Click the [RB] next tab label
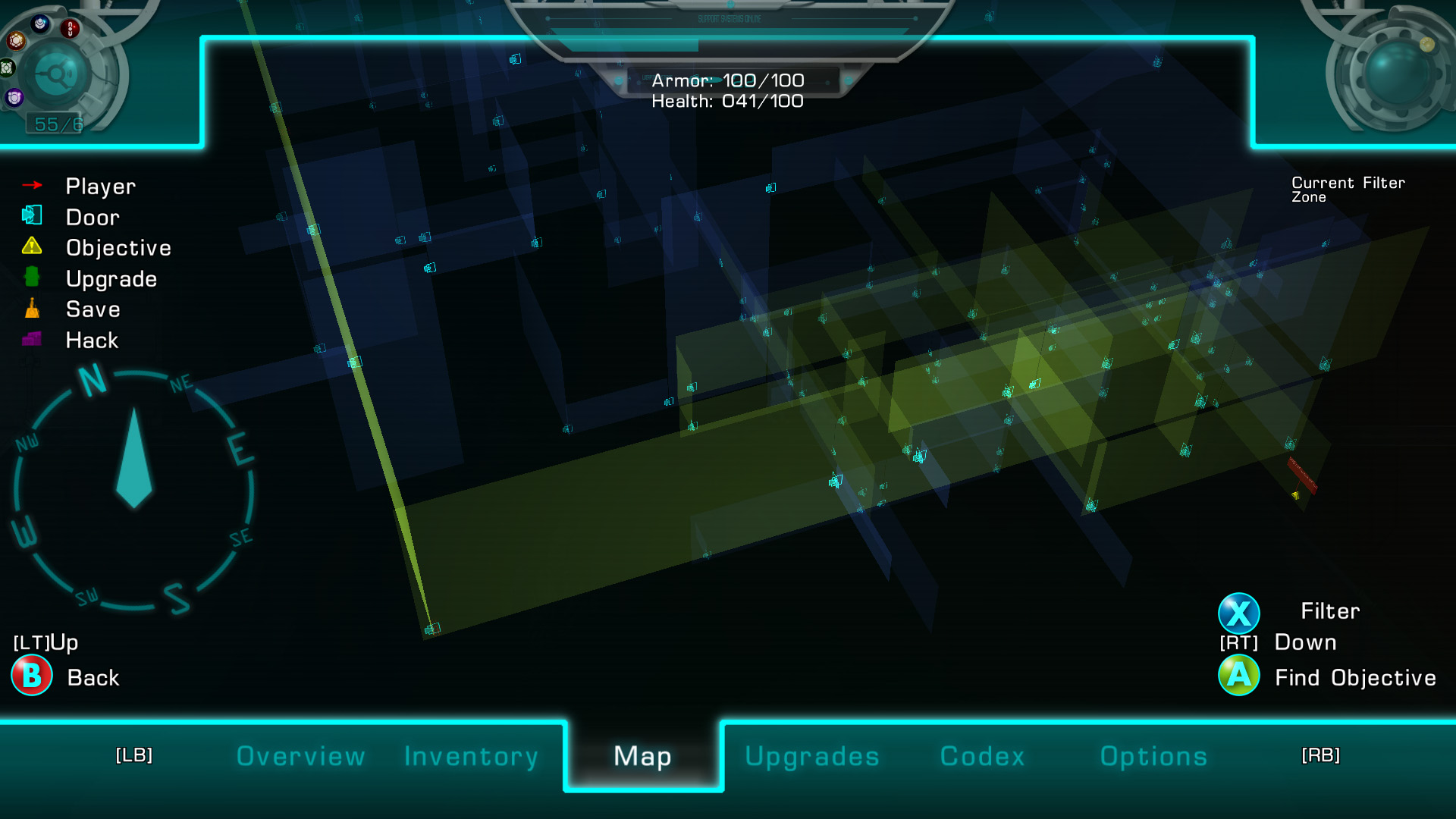 pyautogui.click(x=1321, y=755)
